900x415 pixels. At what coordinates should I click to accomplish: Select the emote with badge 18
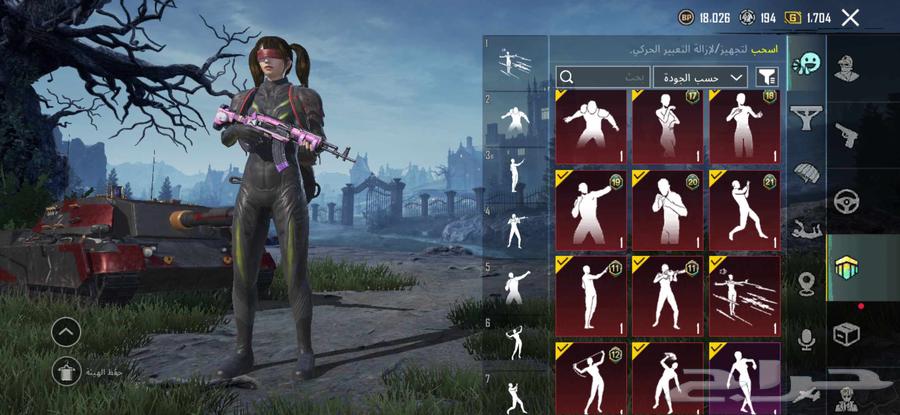pyautogui.click(x=744, y=127)
